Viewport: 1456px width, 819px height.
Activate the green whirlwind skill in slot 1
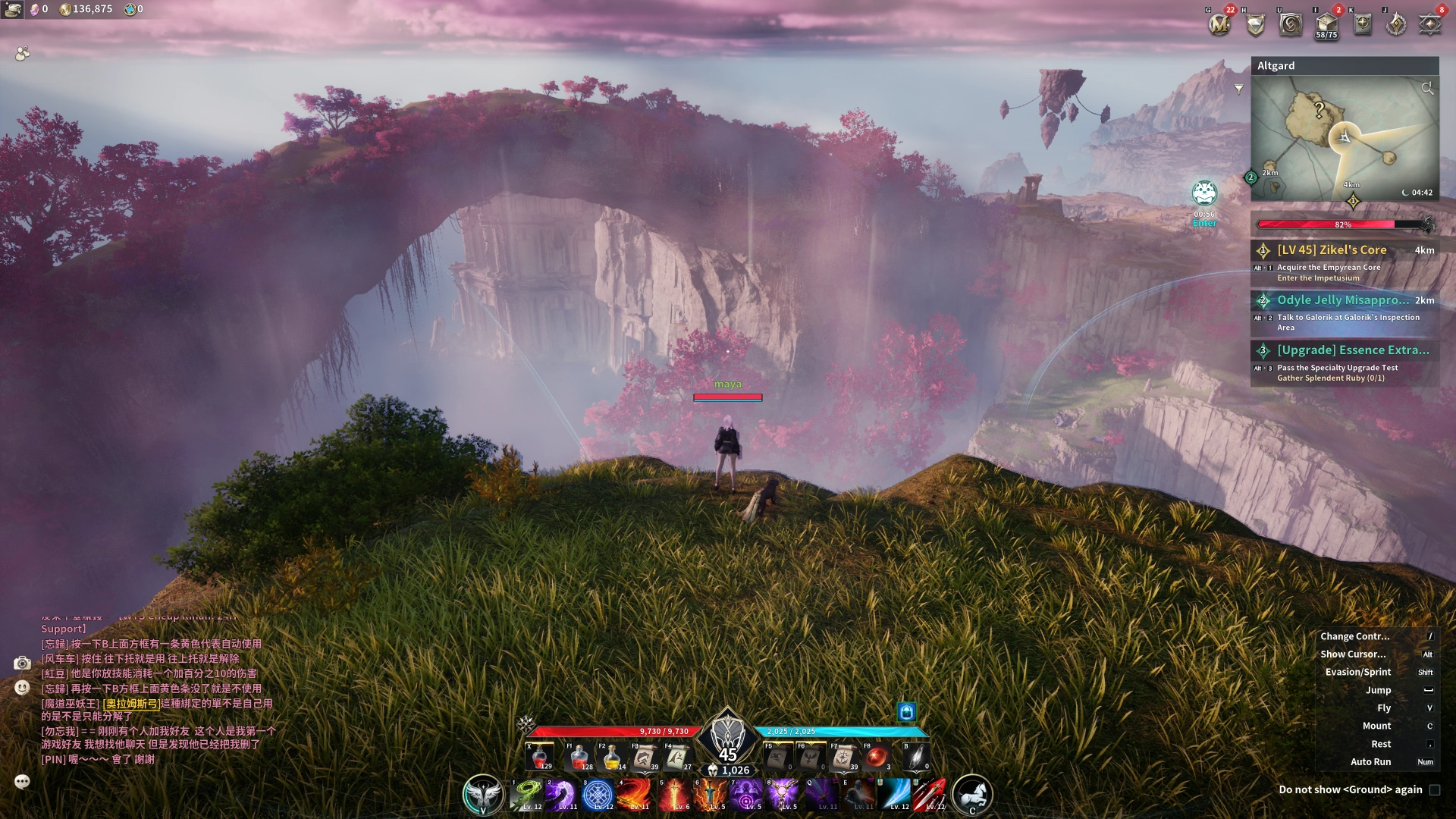point(526,795)
